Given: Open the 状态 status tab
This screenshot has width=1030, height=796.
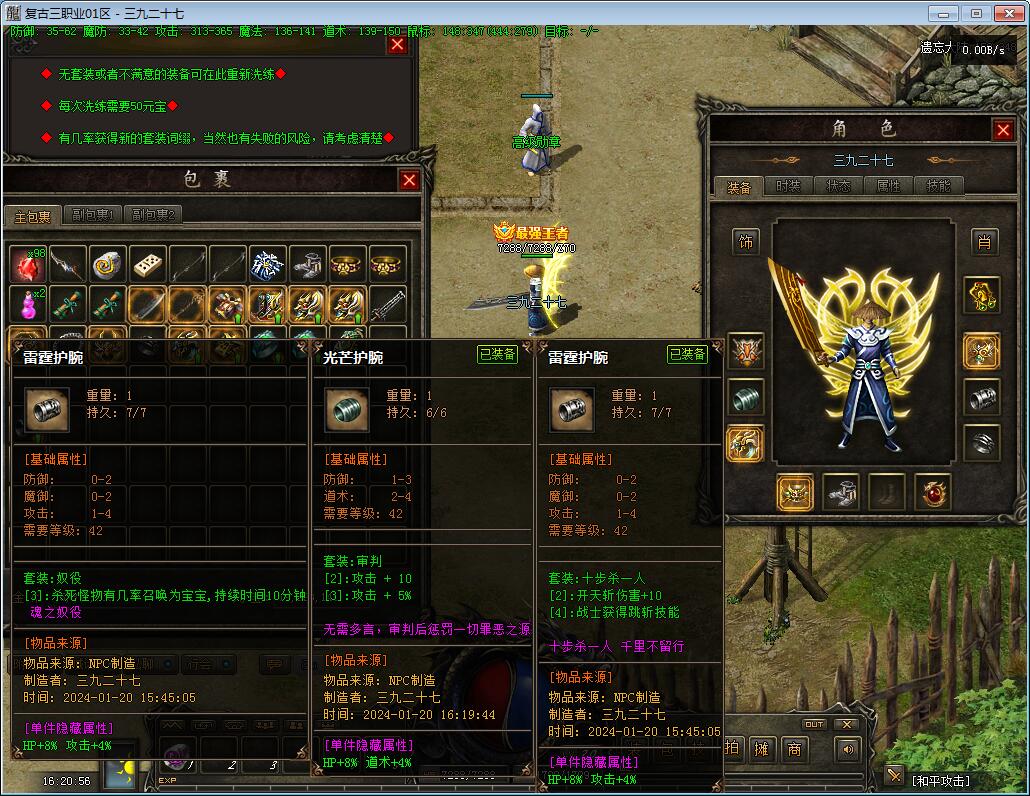Looking at the screenshot, I should [x=838, y=186].
